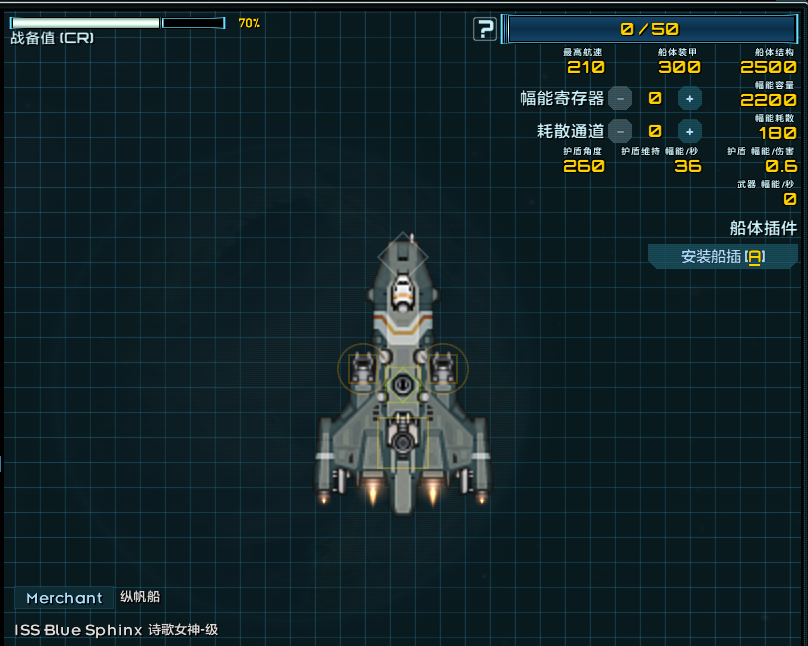Viewport: 808px width, 646px height.
Task: Choose the right circular turret mount
Action: click(443, 367)
